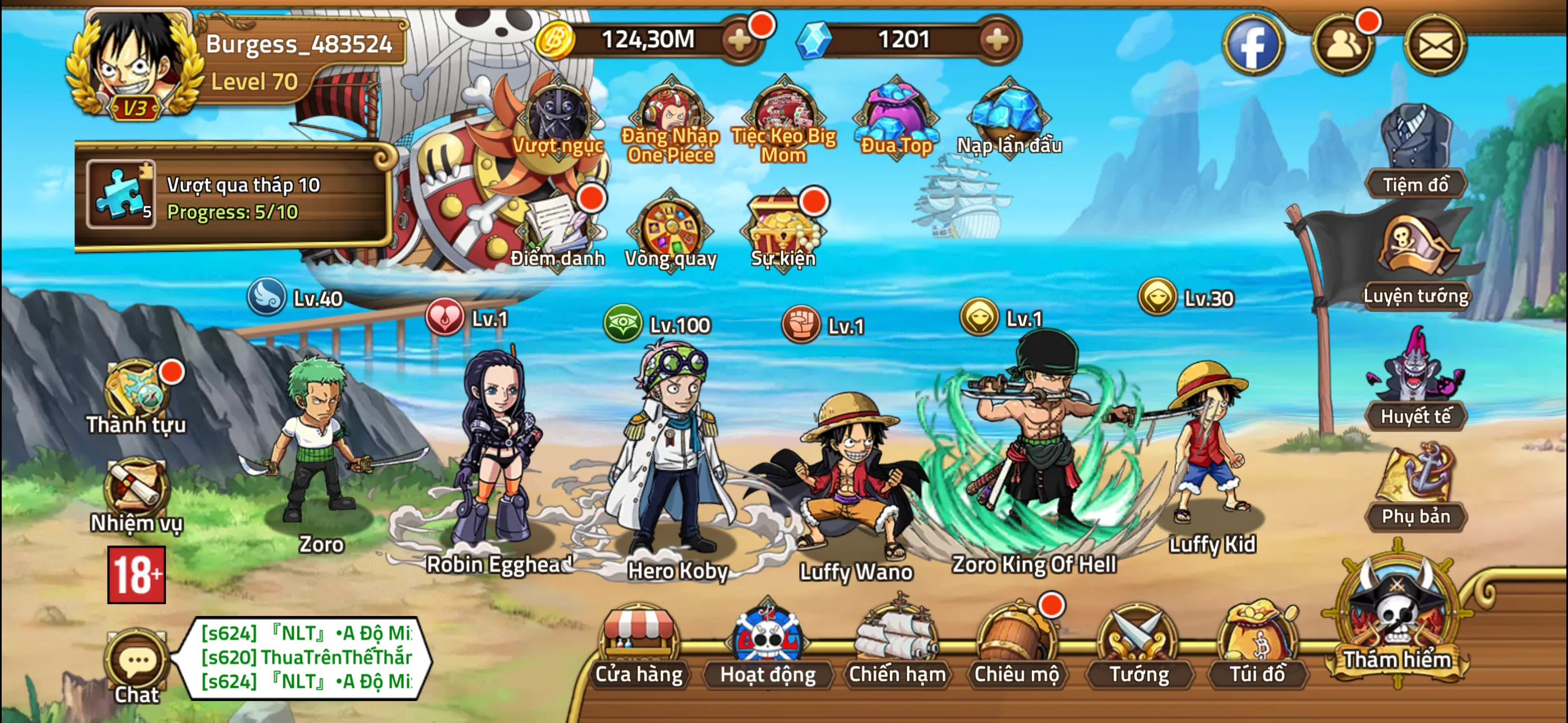This screenshot has width=1568, height=723.
Task: Open the Sự kiện events chest
Action: pyautogui.click(x=783, y=231)
